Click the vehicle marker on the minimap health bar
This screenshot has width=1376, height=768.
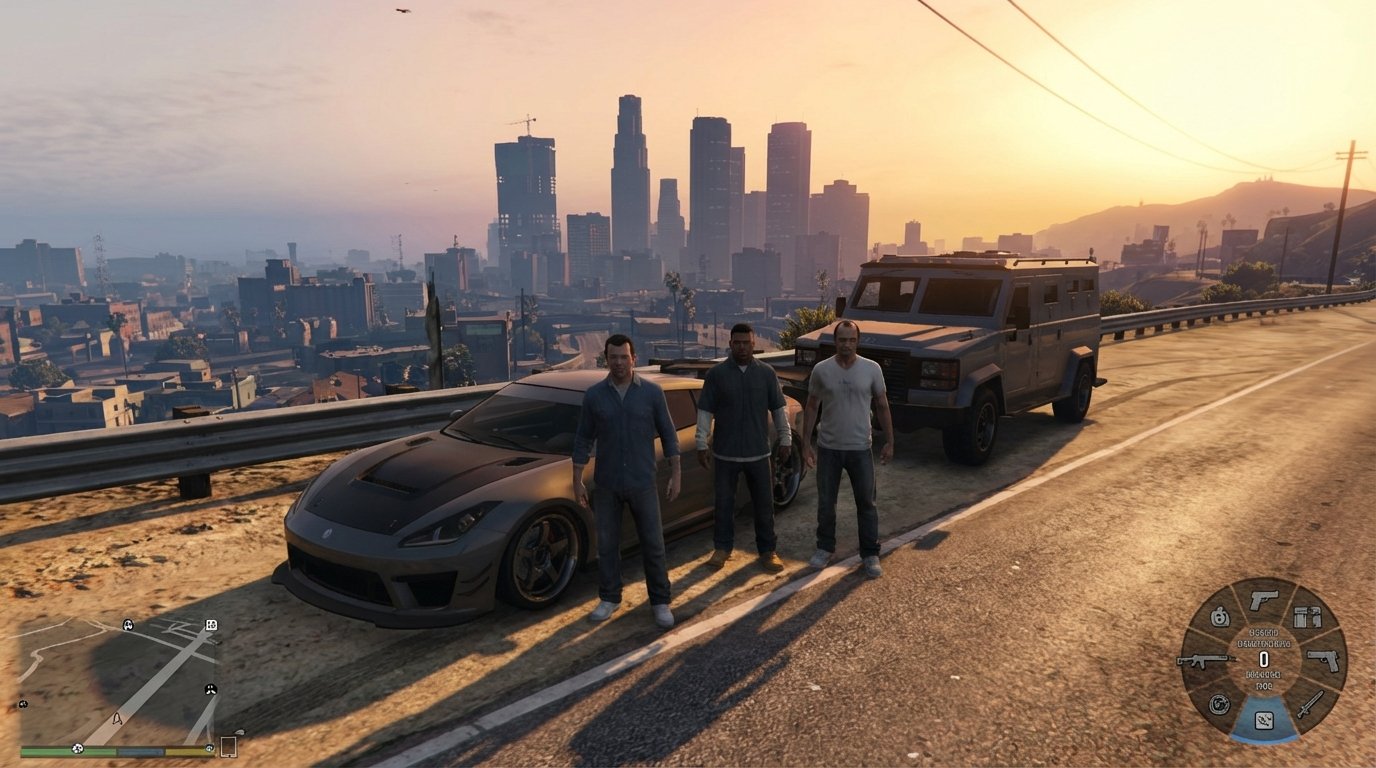pos(77,749)
